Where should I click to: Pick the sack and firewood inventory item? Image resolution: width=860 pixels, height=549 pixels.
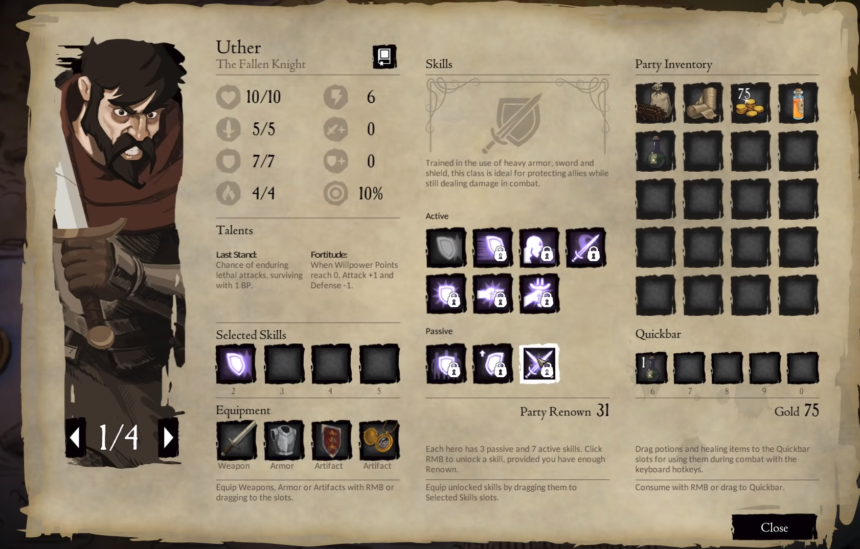point(655,102)
